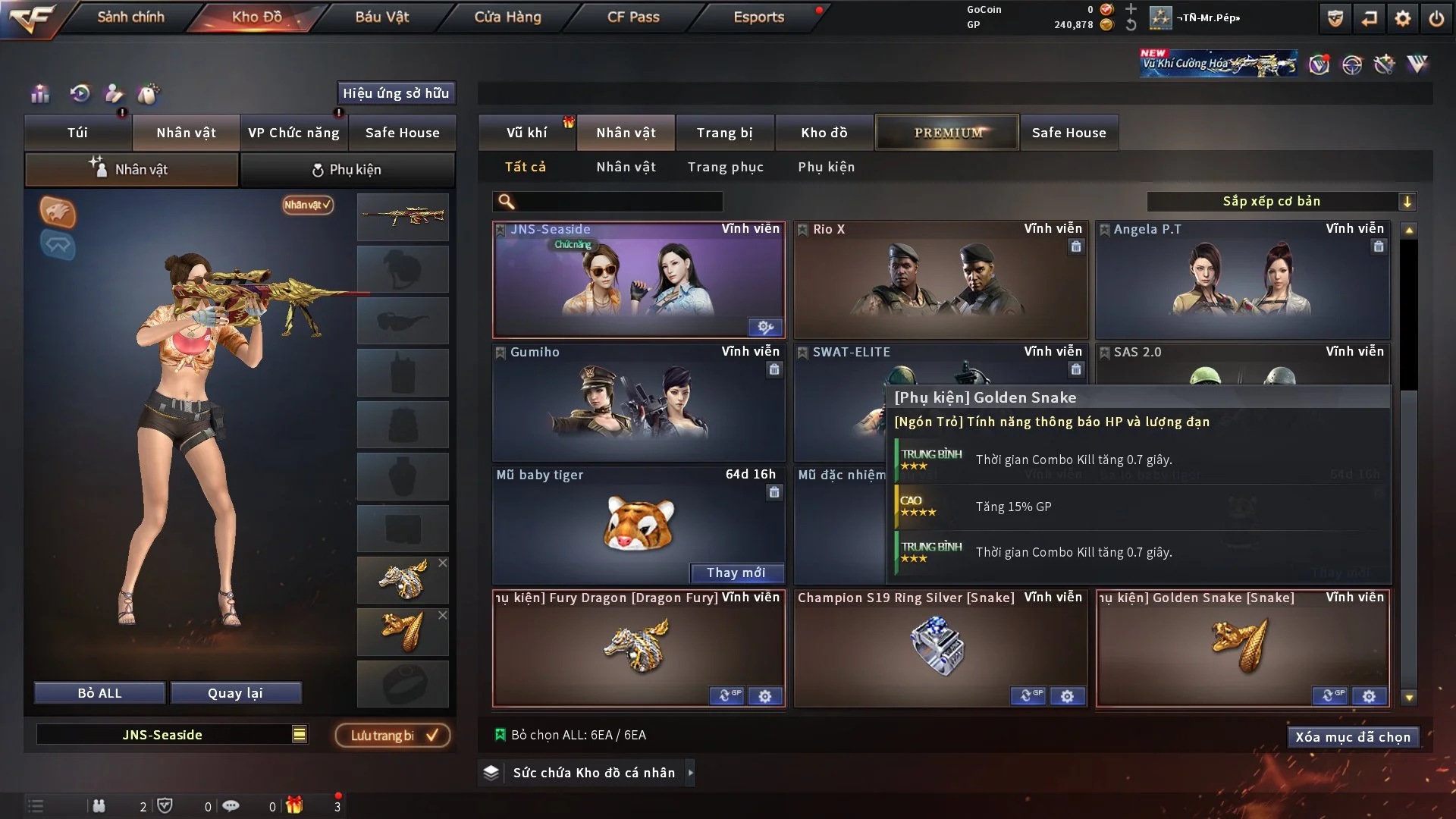
Task: Toggle the Bỏ chọn ALL checkbox
Action: (x=500, y=734)
